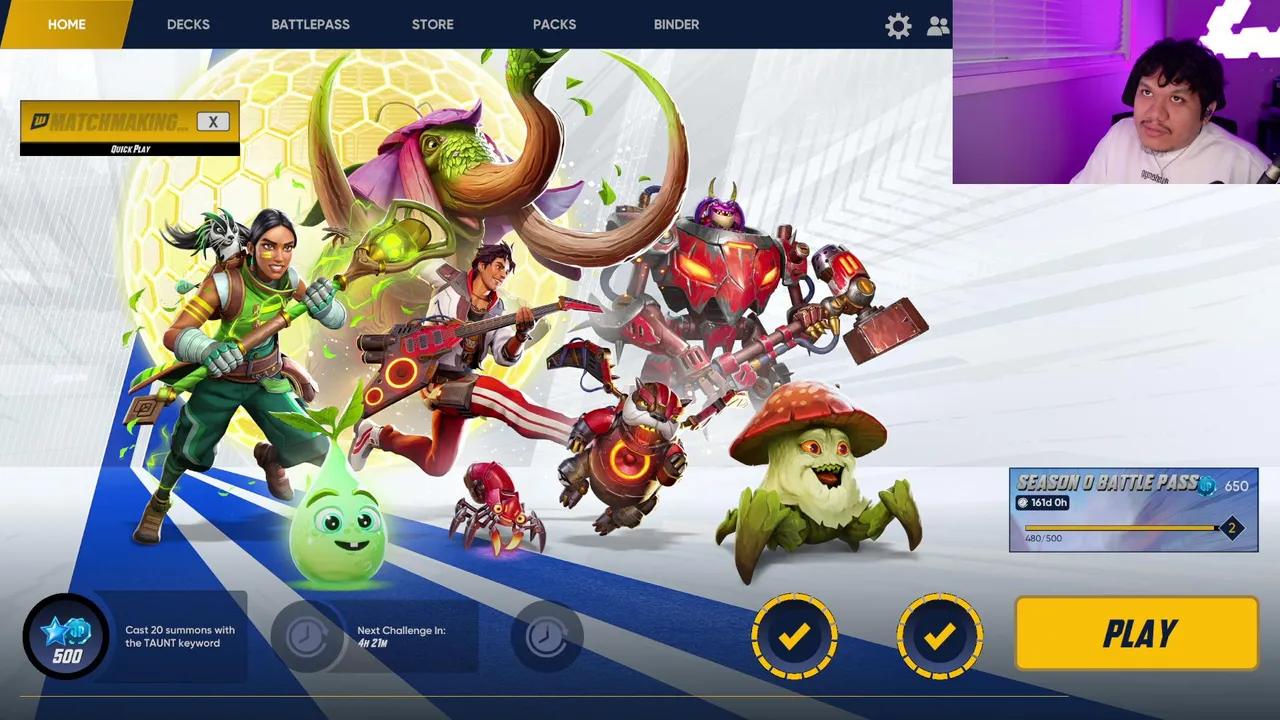This screenshot has width=1280, height=720.
Task: Open the BATTLEPASS menu item
Action: click(311, 24)
